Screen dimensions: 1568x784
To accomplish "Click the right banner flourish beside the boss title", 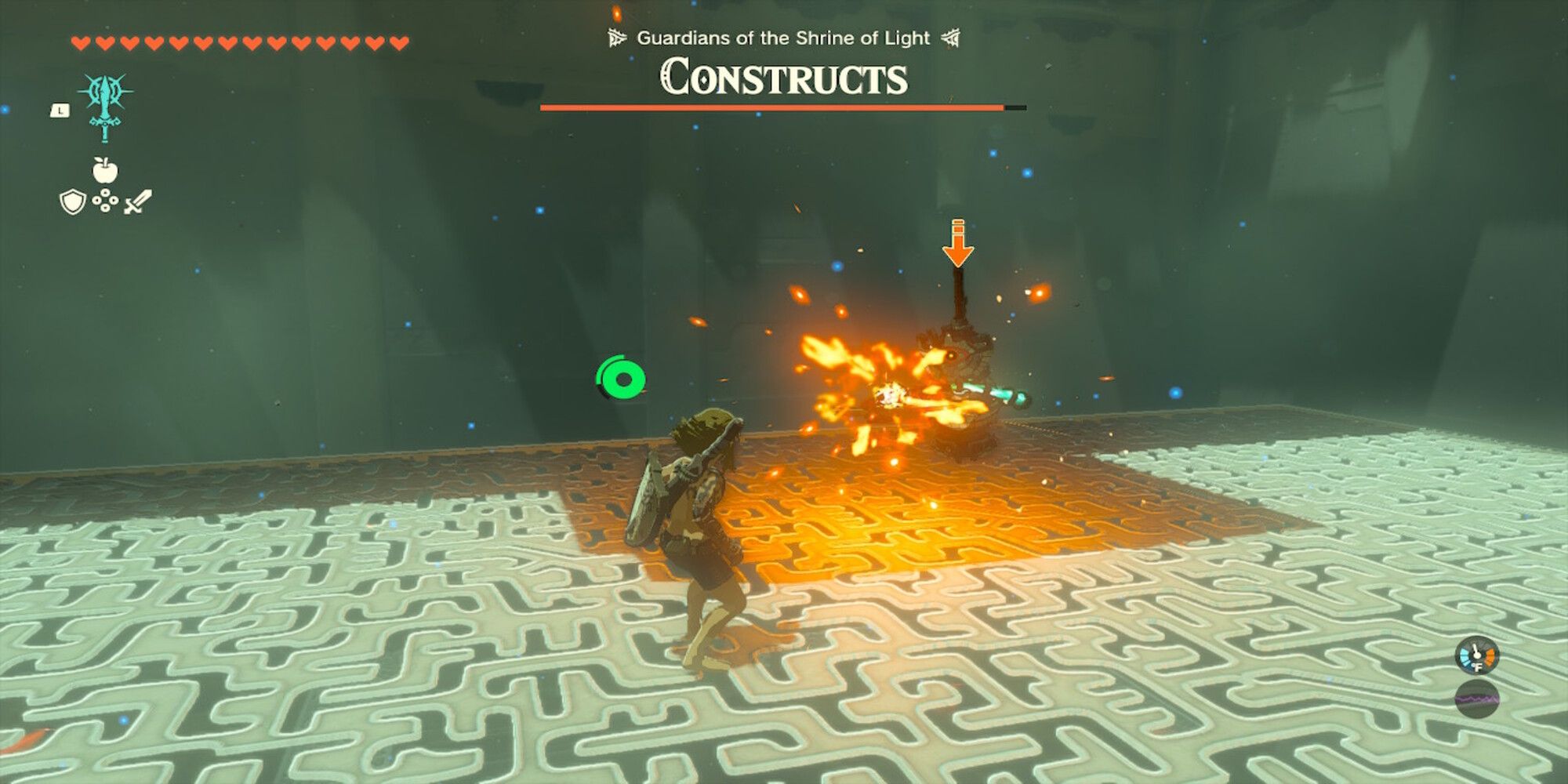I will (953, 36).
